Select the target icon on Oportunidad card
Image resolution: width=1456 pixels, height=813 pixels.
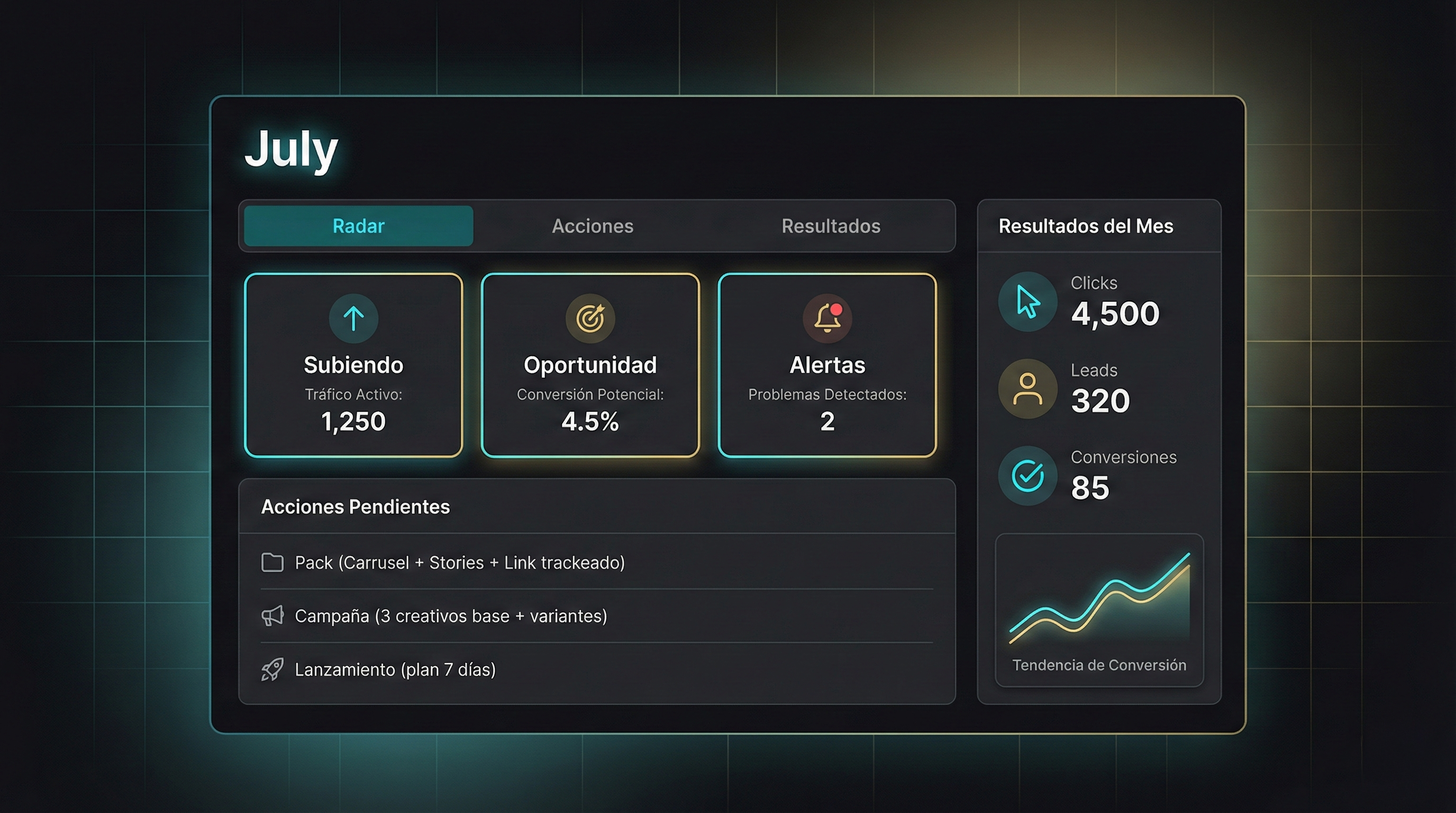click(590, 318)
